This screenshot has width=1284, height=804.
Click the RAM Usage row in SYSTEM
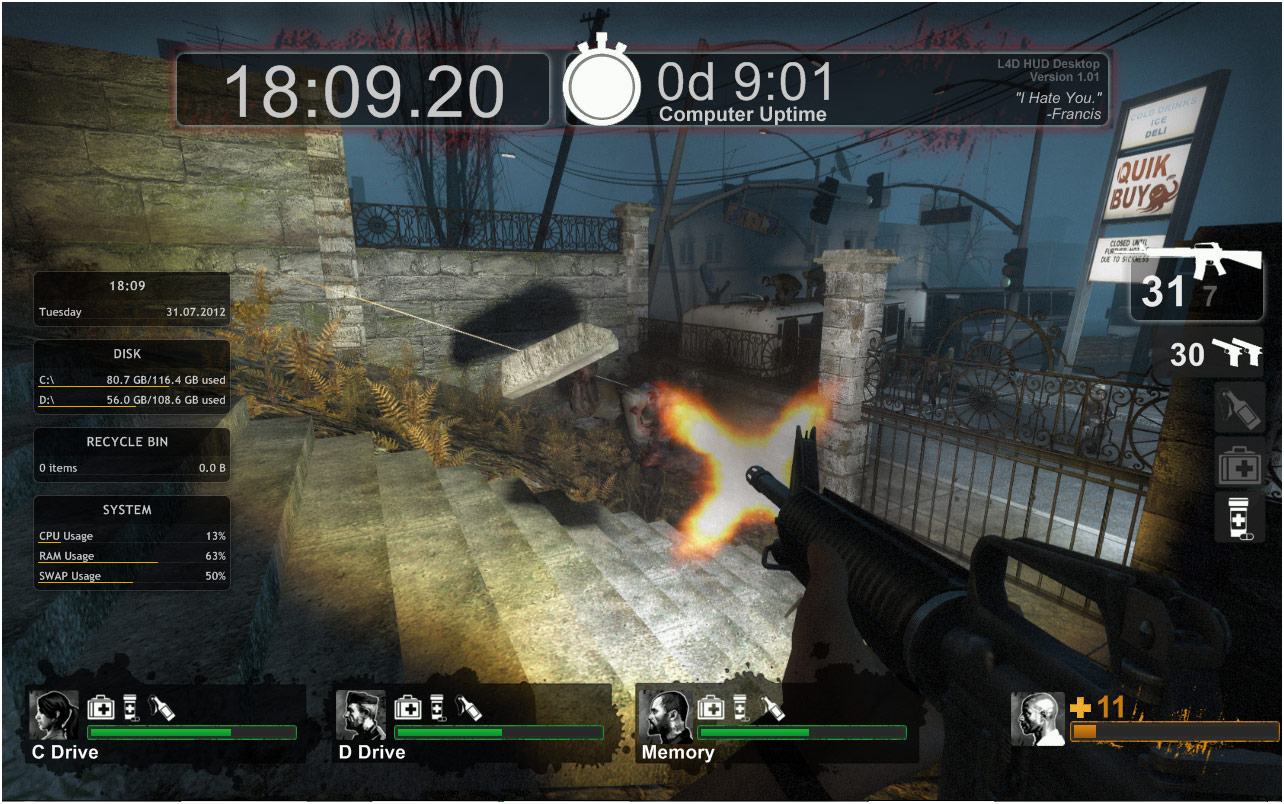[x=132, y=557]
